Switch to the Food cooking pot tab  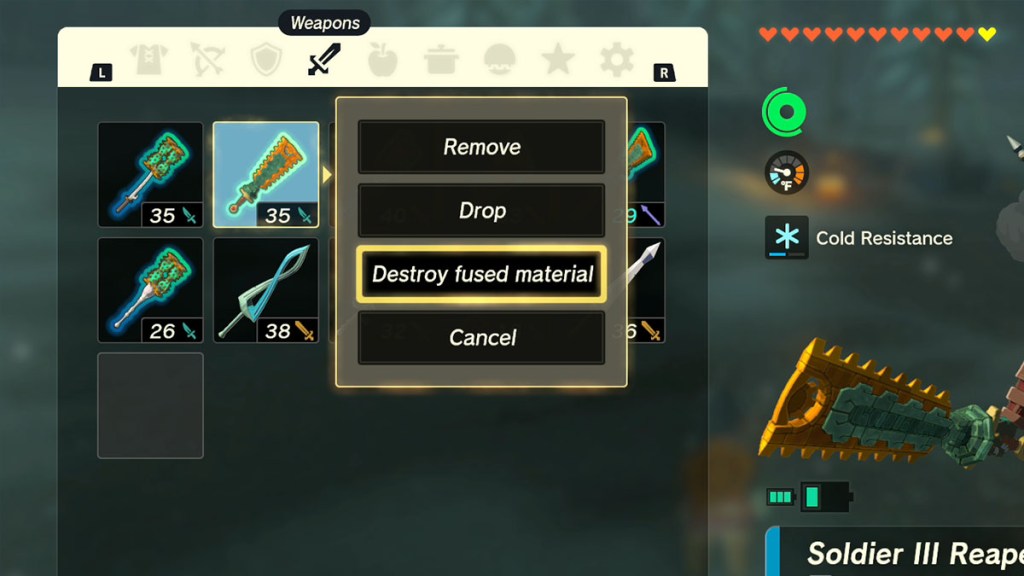440,61
